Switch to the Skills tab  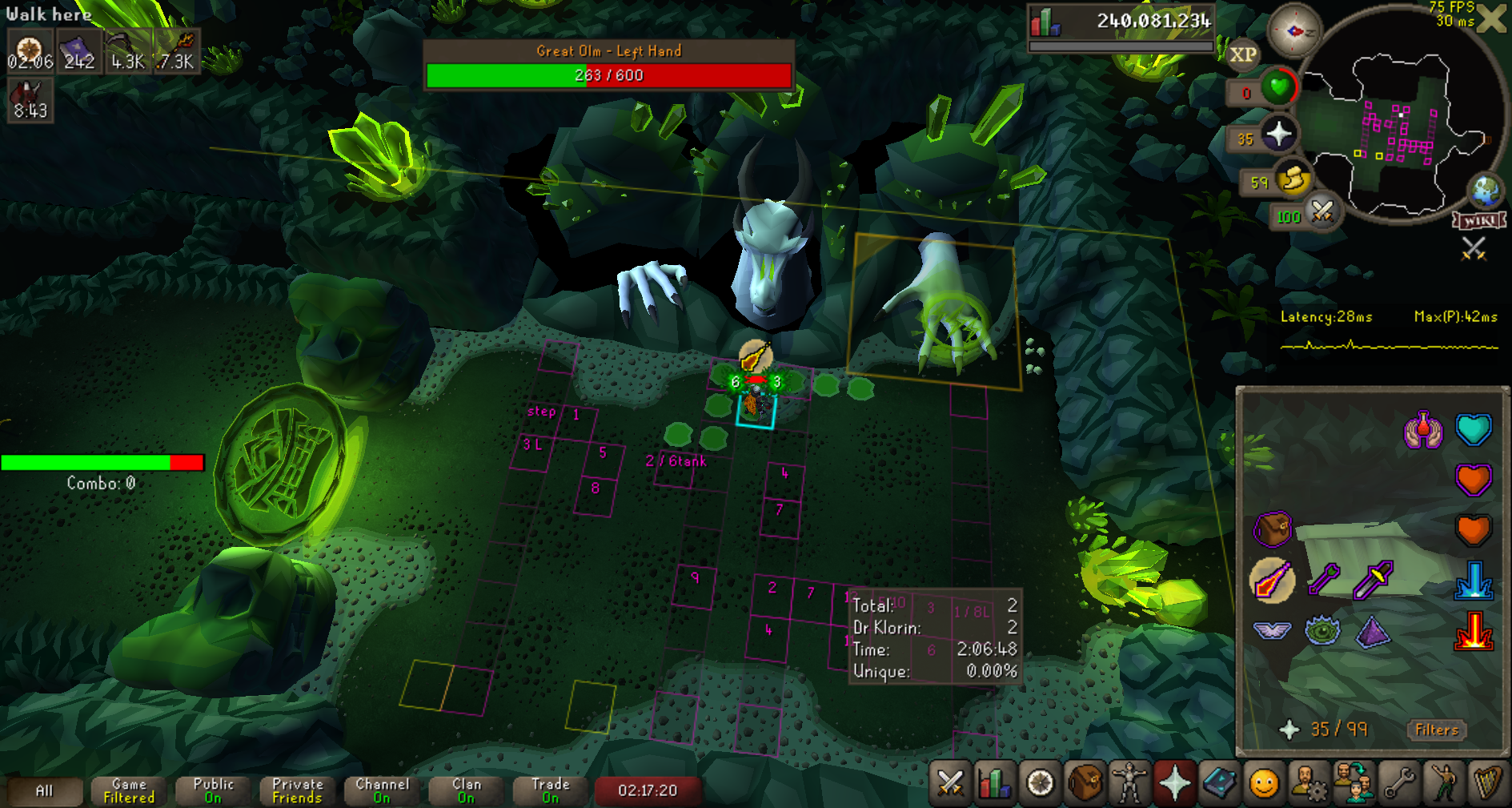pos(994,783)
